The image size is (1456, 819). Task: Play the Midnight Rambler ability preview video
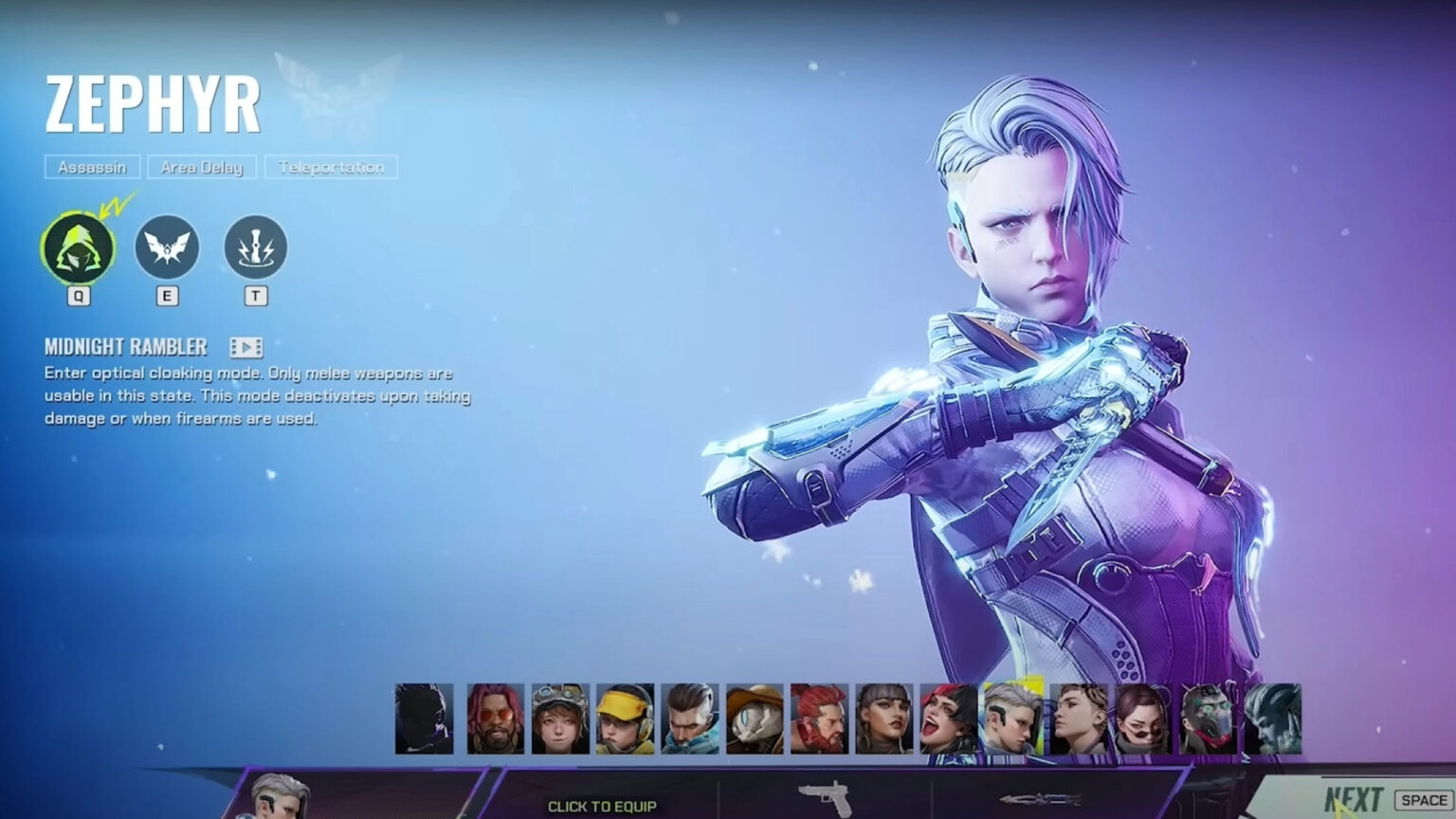(246, 346)
